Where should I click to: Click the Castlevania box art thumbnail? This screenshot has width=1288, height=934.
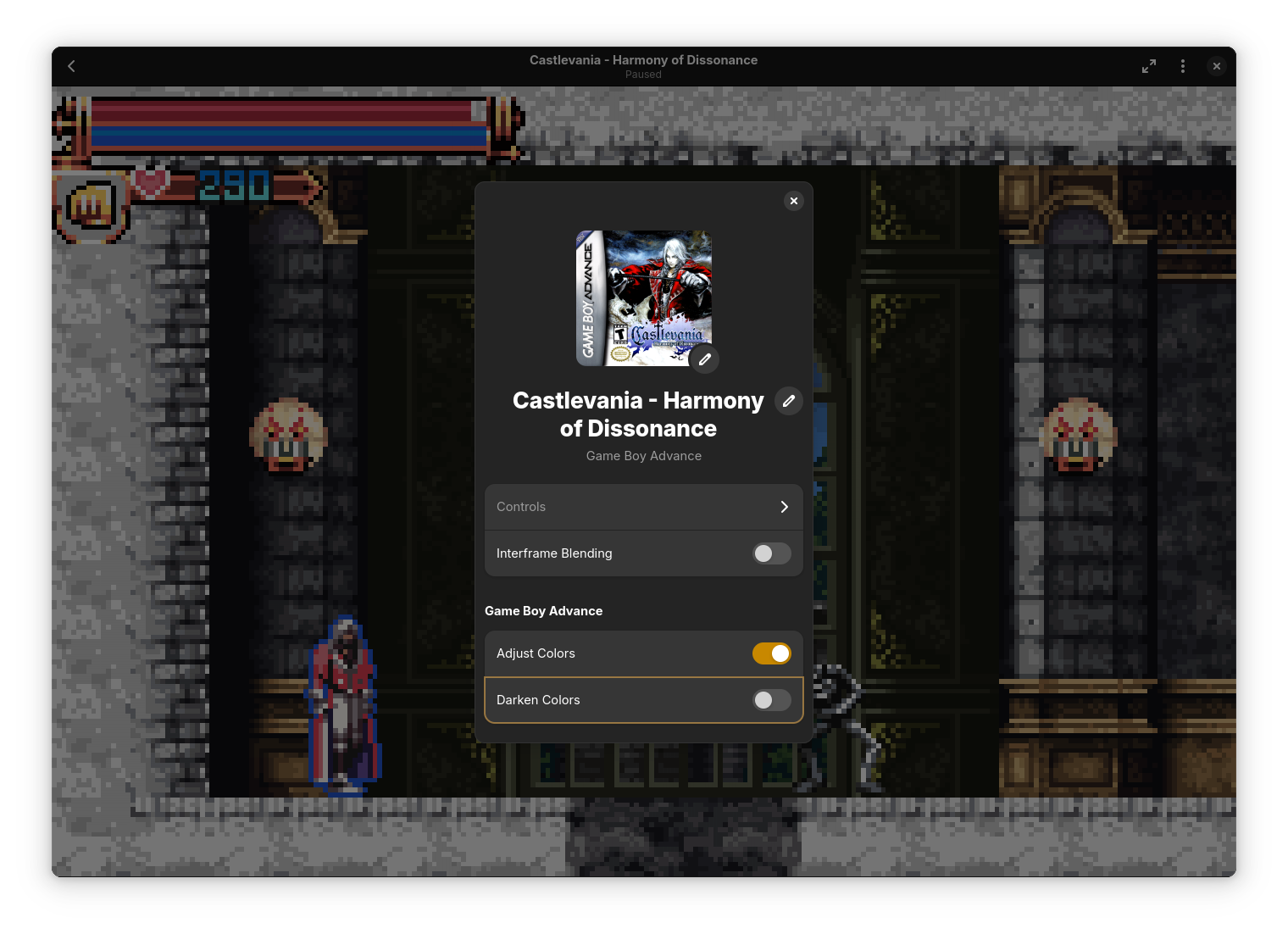coord(643,298)
